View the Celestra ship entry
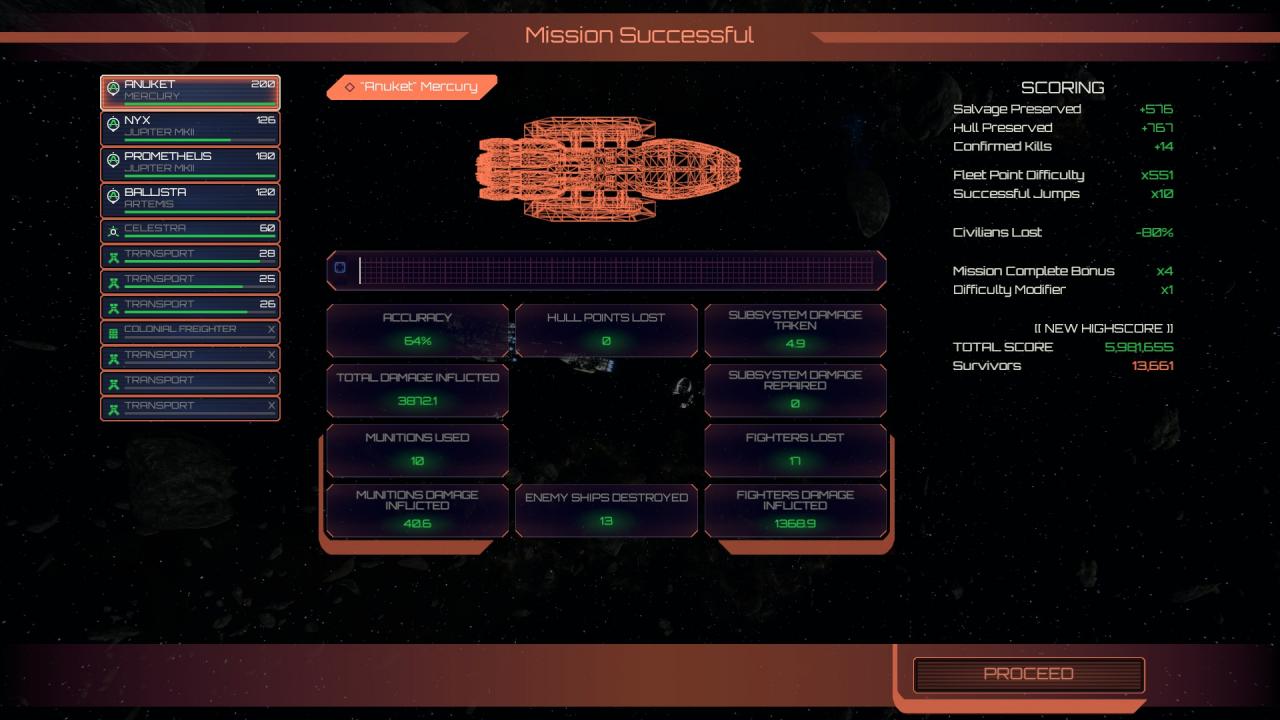1280x720 pixels. [190, 231]
